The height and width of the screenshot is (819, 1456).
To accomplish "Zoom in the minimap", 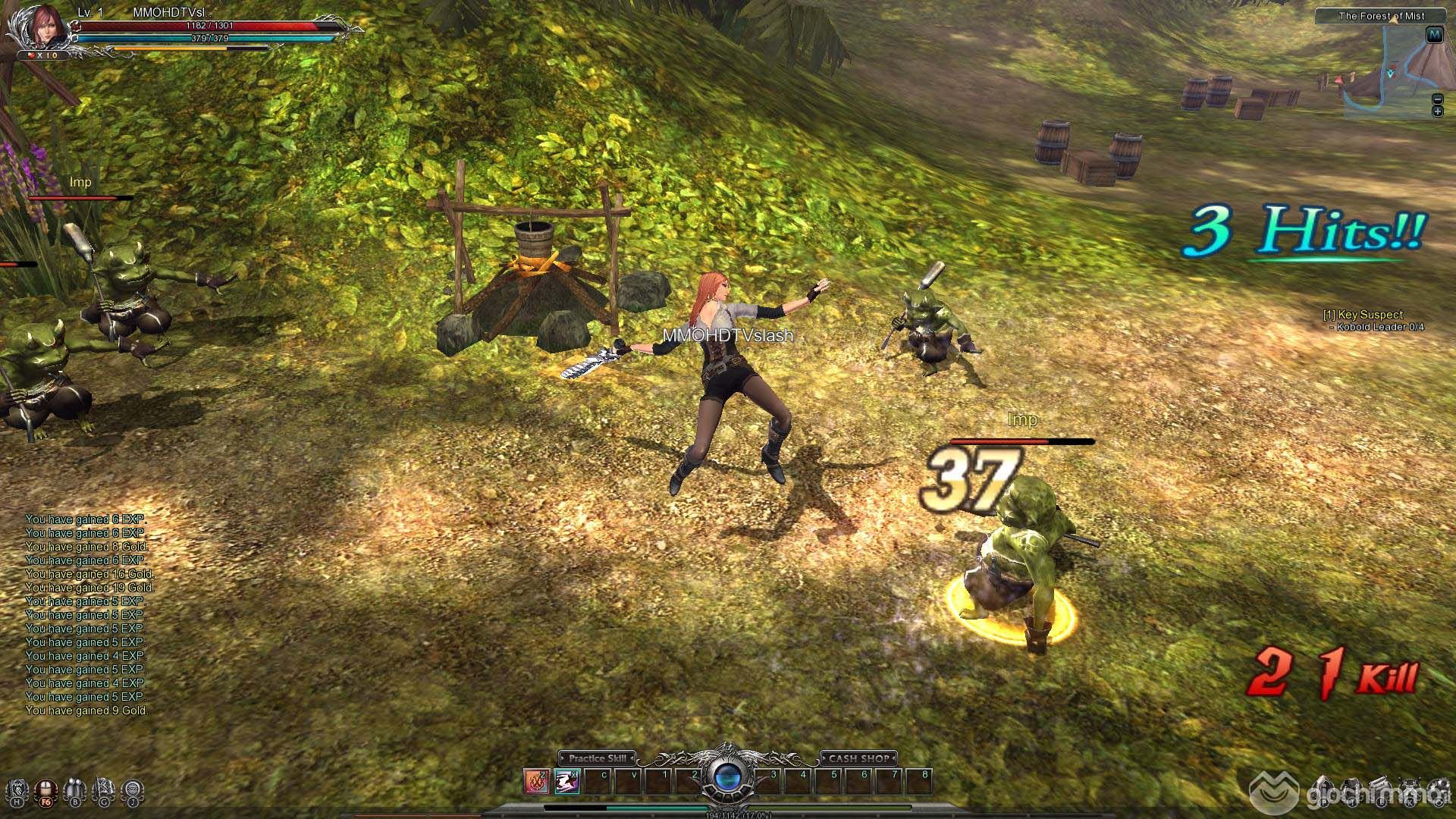I will 1437,111.
